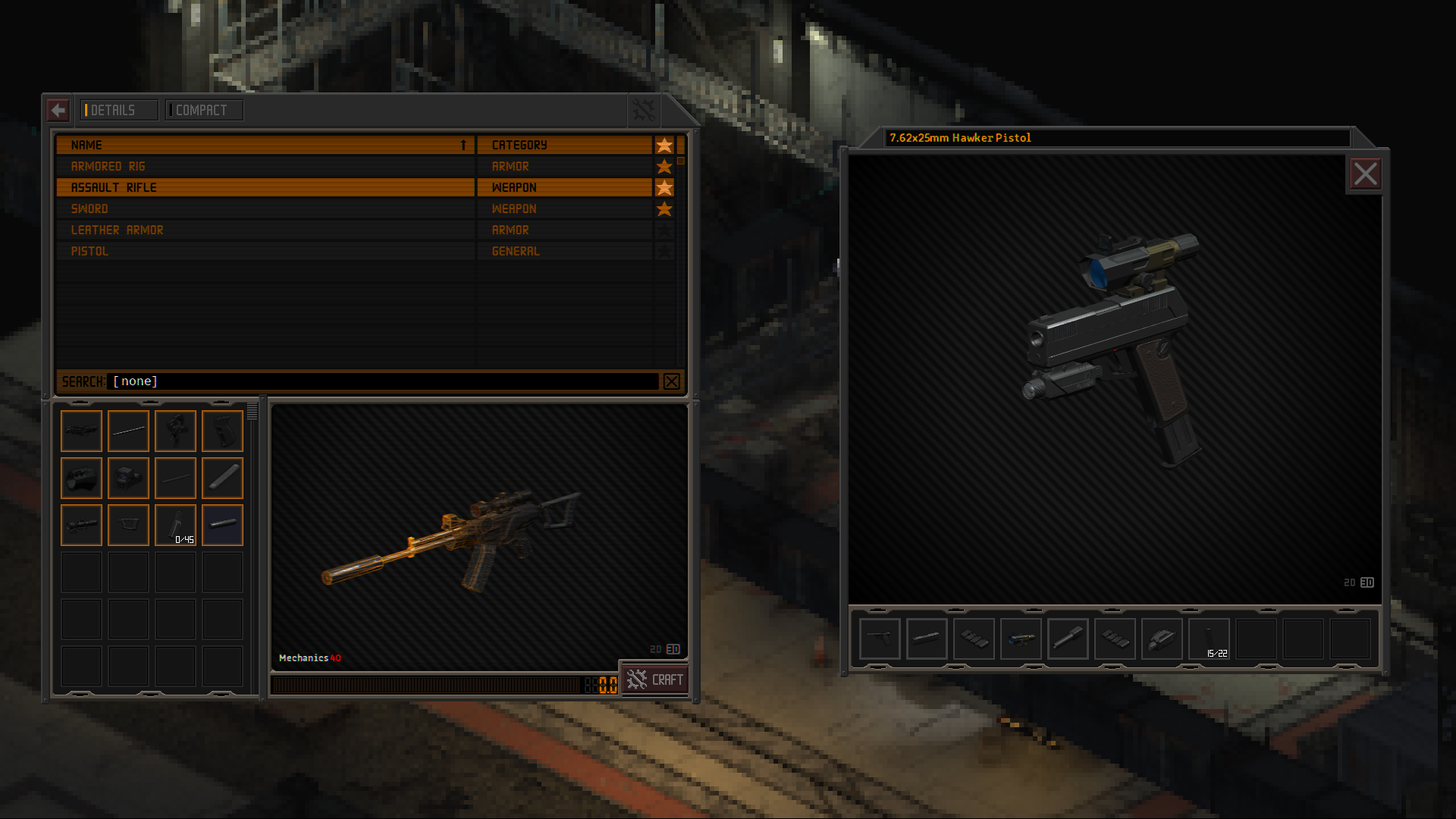The width and height of the screenshot is (1456, 819).
Task: Click the blueprint search field
Action: 383,381
